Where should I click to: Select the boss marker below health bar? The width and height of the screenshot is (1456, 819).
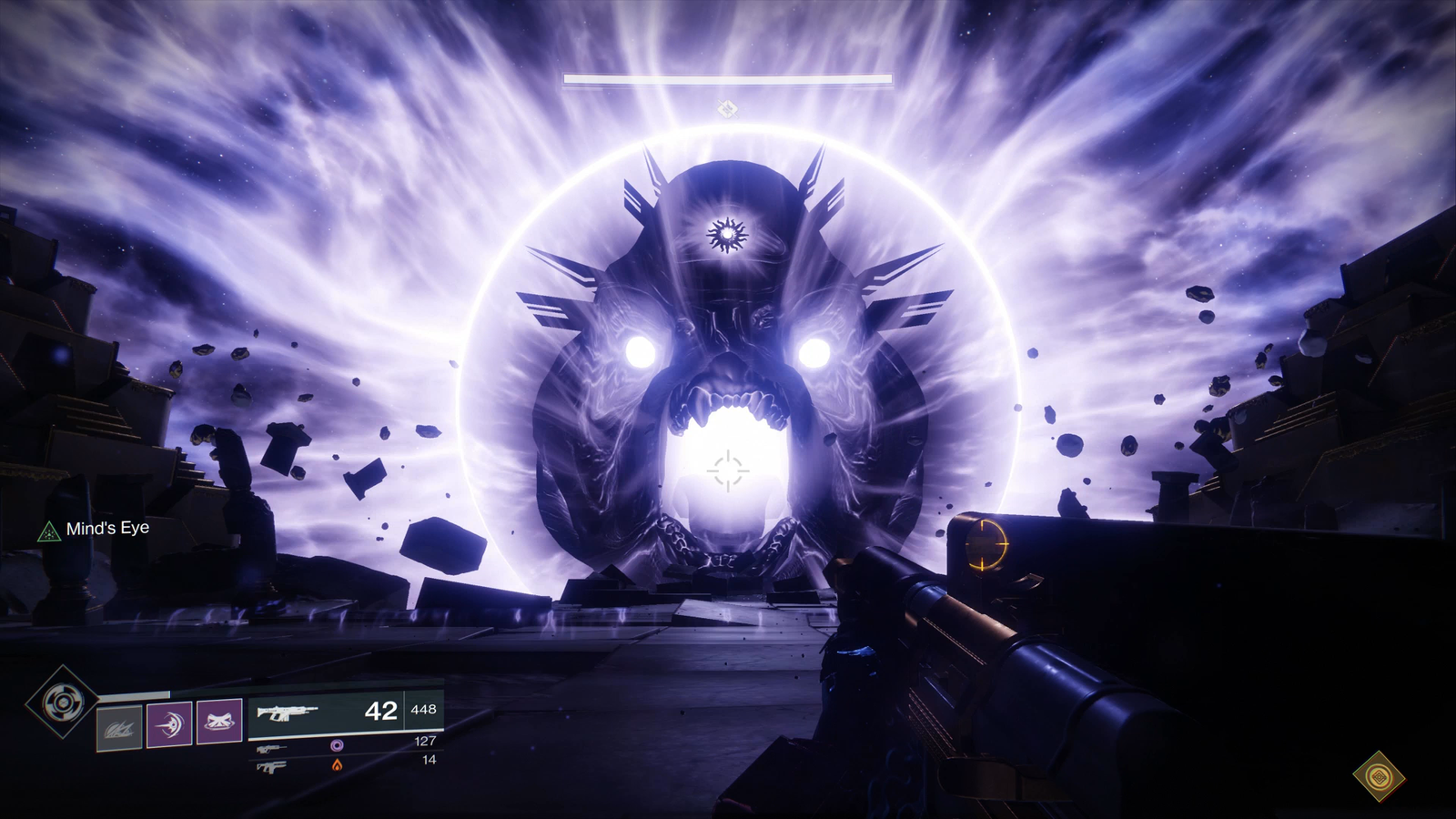click(726, 109)
